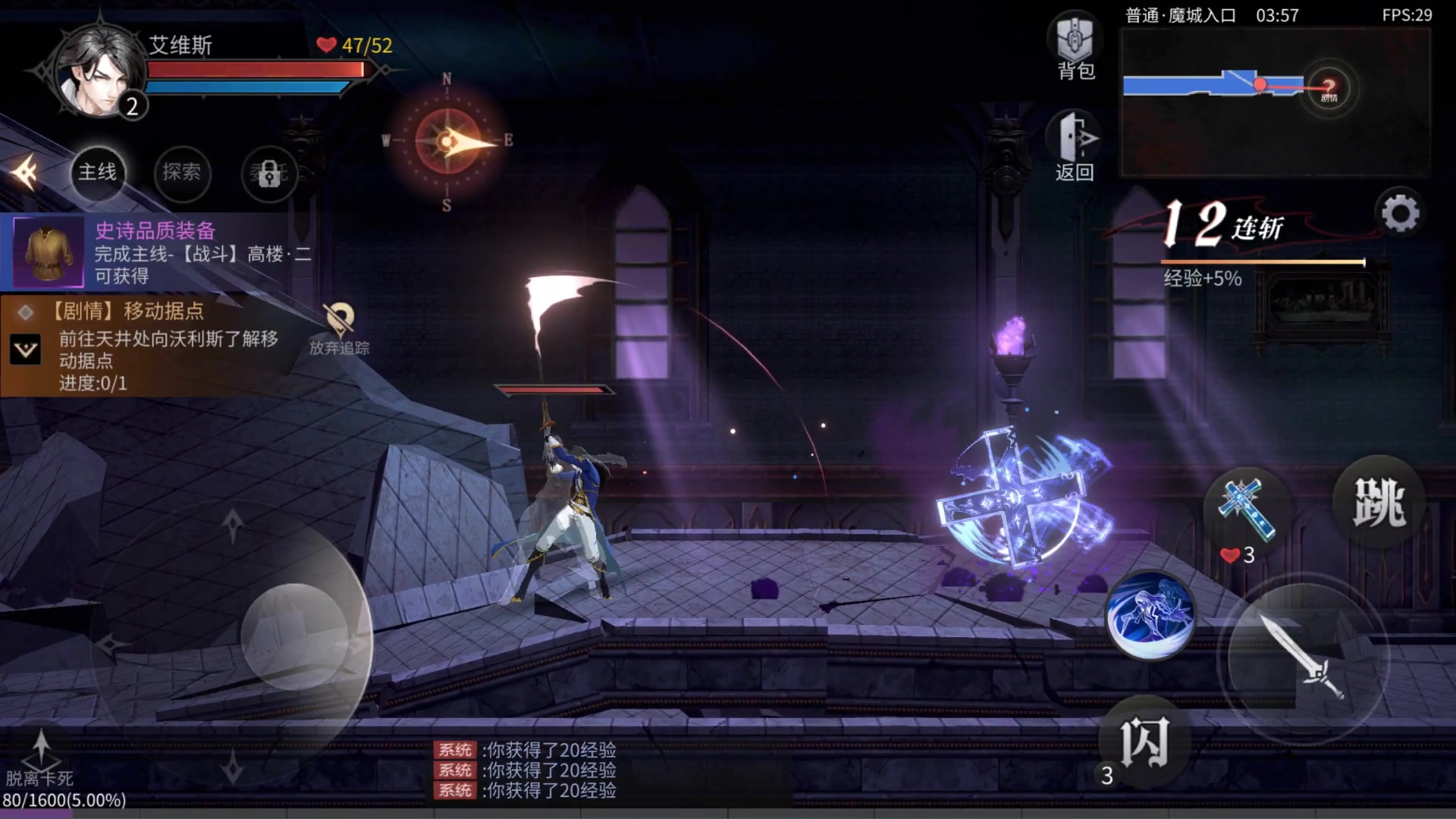1456x819 pixels.
Task: Touch the virtual joystick thumb
Action: 294,635
